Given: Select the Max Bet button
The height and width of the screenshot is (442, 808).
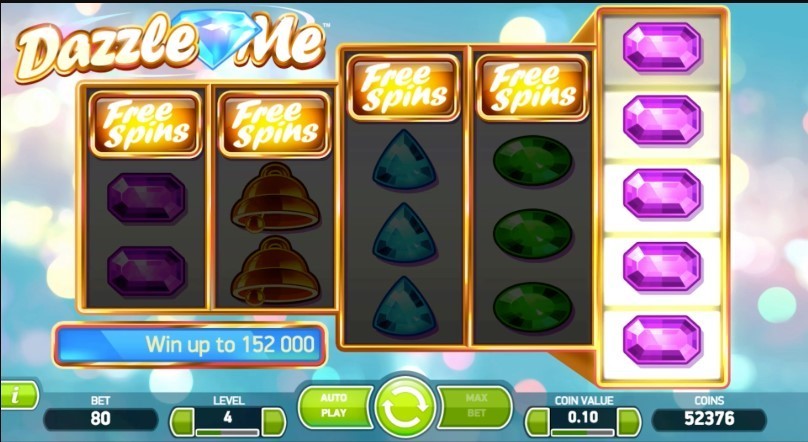Looking at the screenshot, I should (474, 404).
